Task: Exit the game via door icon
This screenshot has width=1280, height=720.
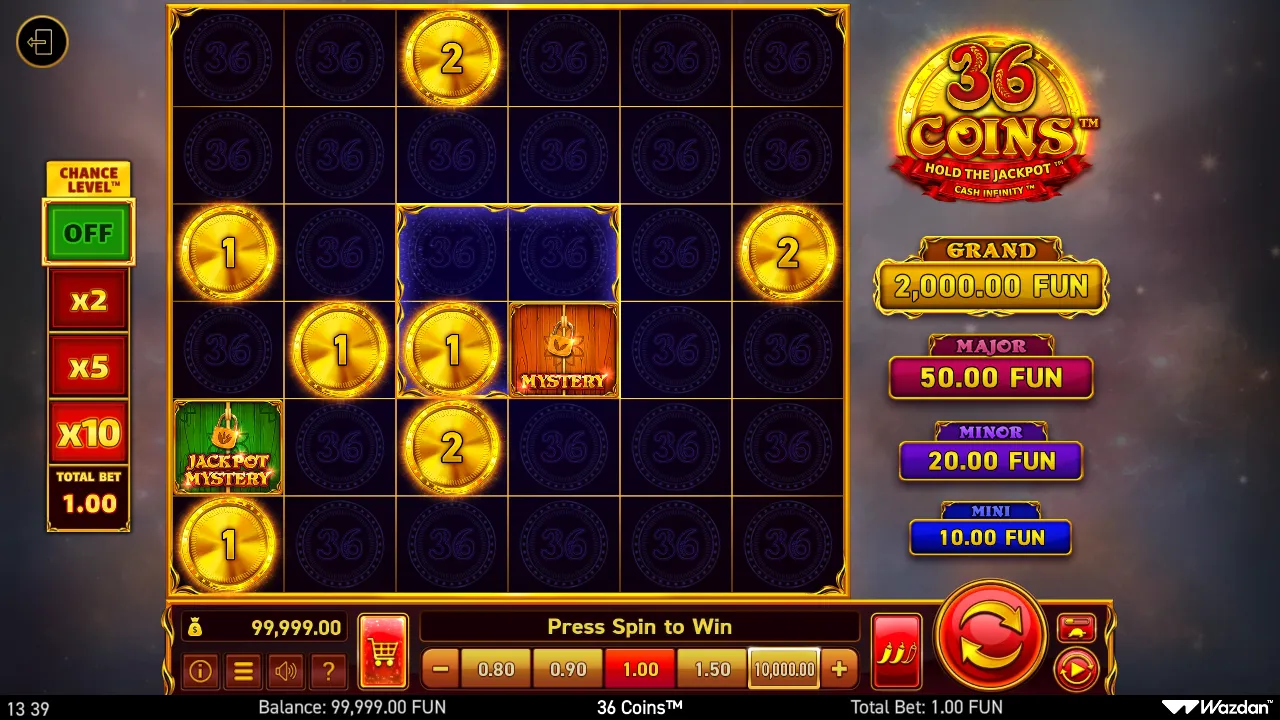Action: pos(41,42)
